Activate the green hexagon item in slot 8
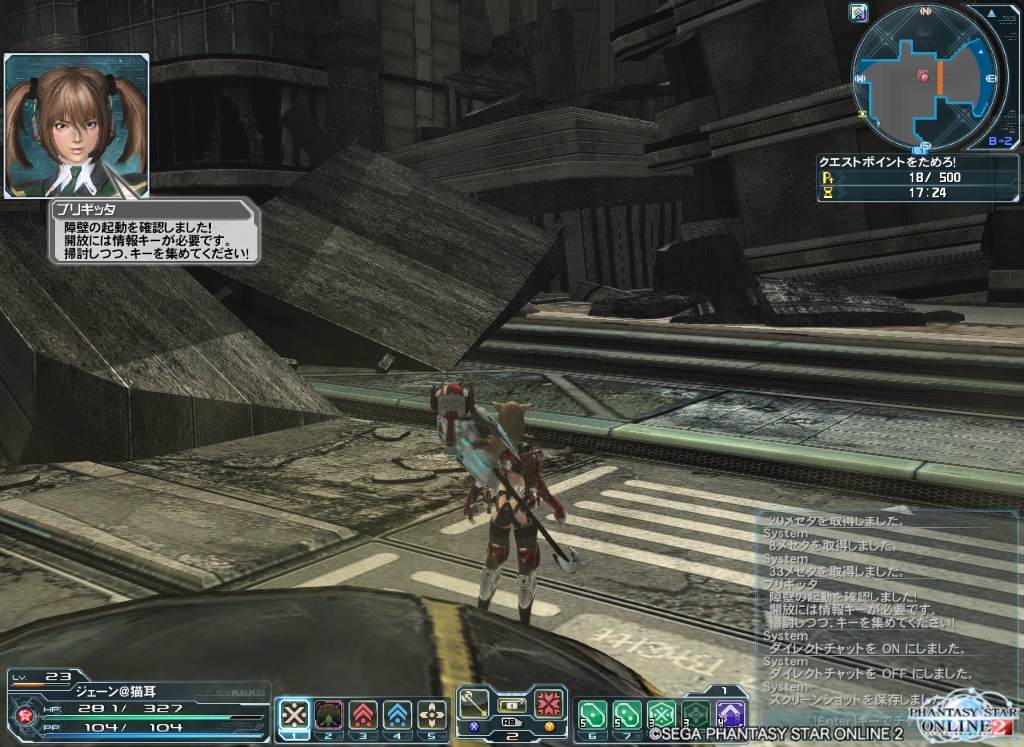 tap(661, 714)
